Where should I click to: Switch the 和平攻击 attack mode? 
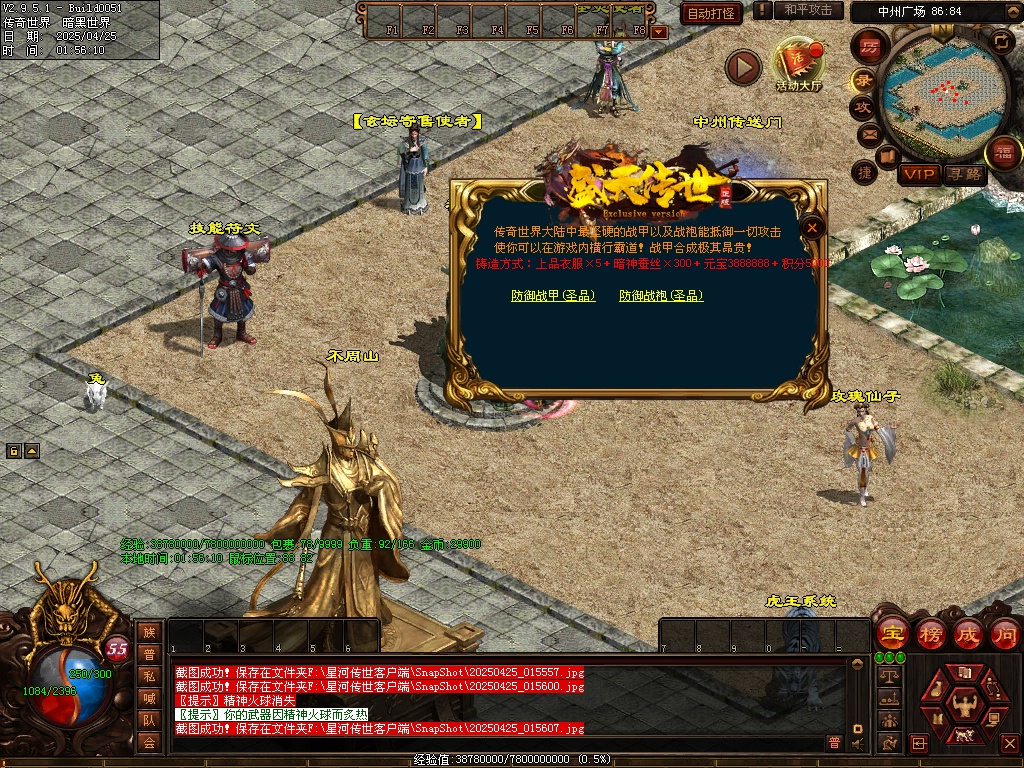808,10
